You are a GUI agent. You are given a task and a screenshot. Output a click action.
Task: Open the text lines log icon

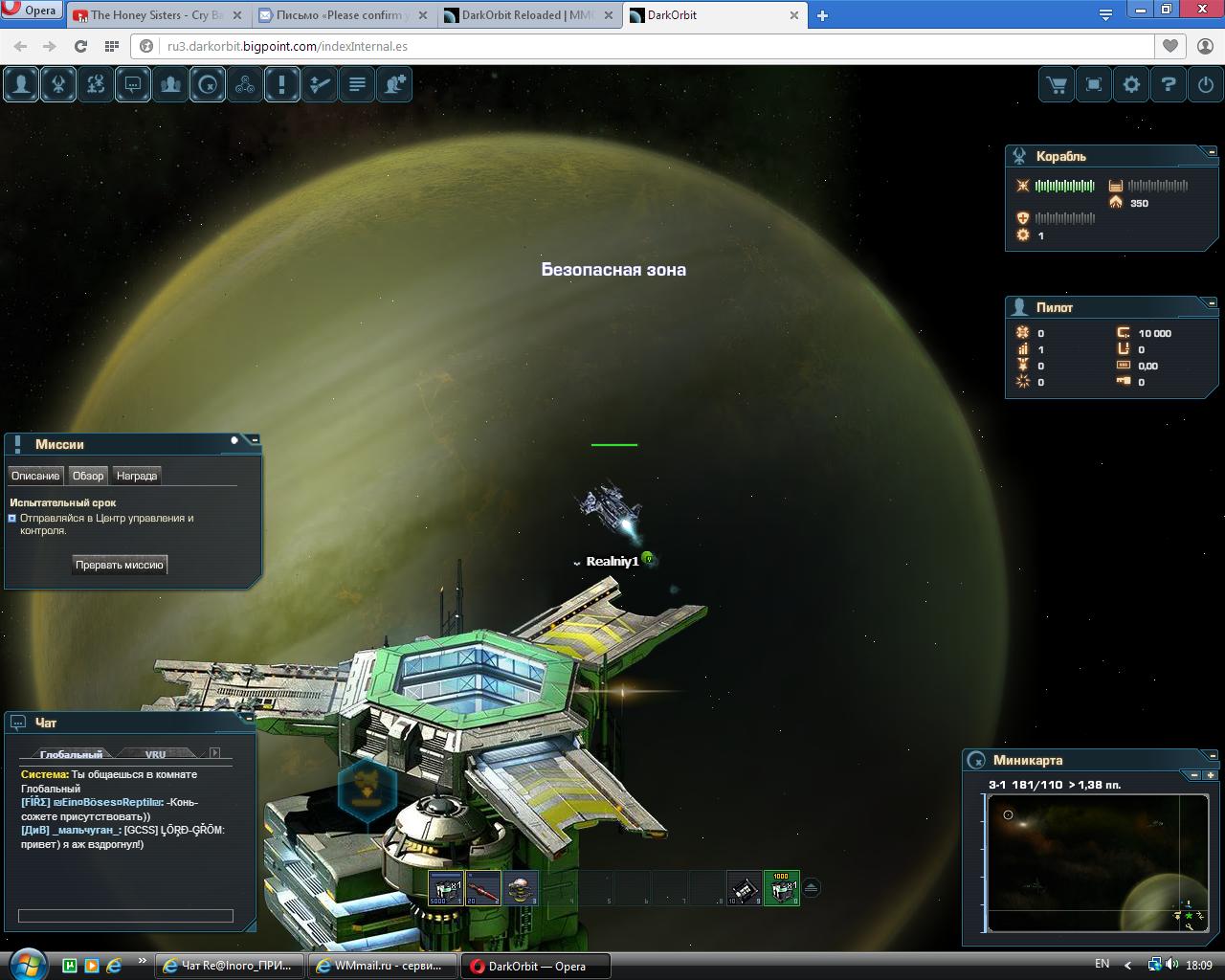357,84
